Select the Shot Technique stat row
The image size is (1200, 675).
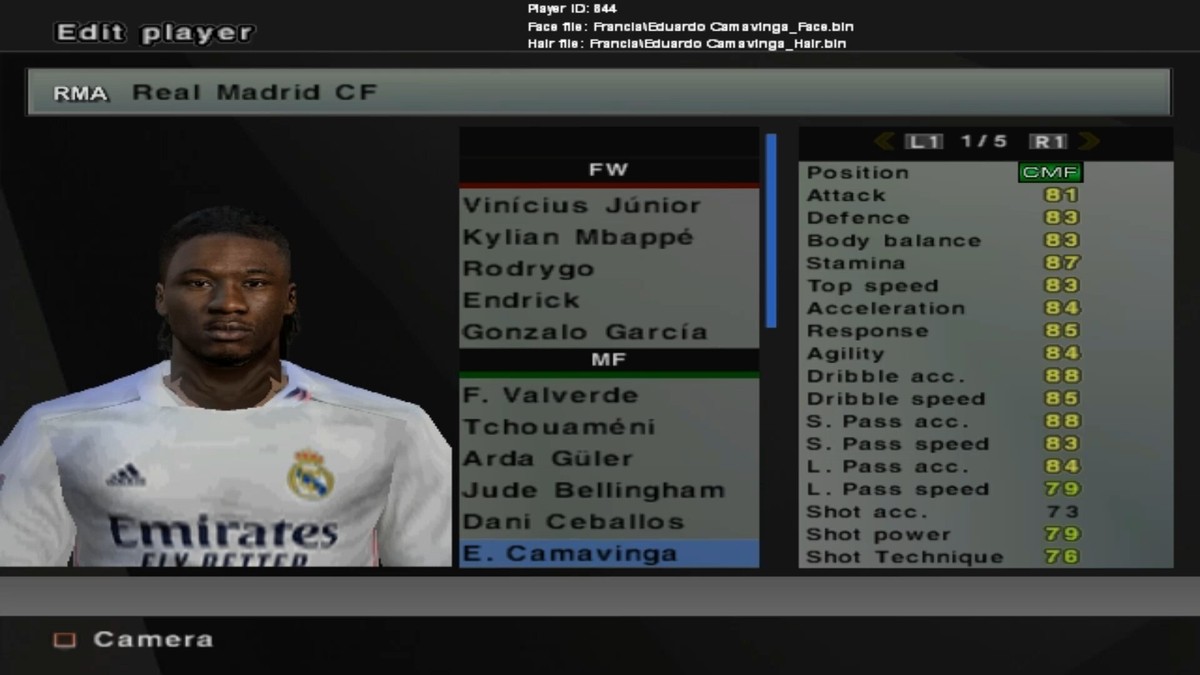[942, 557]
